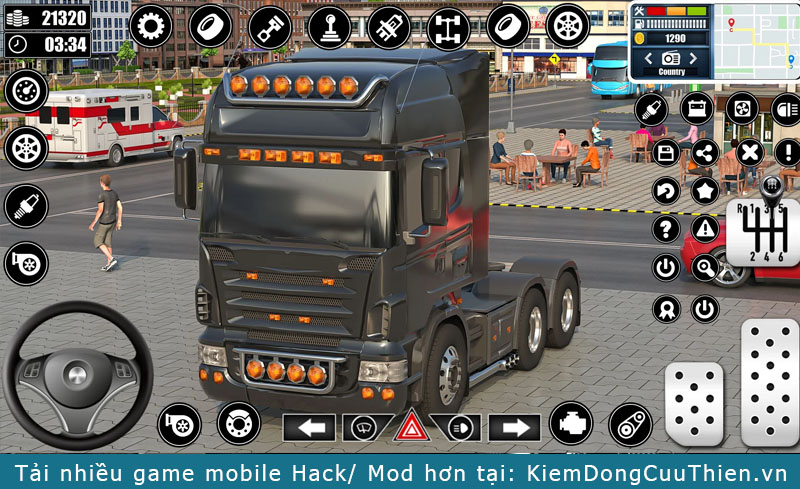Viewport: 800px width, 489px height.
Task: Click the magnifier zoom icon
Action: (705, 267)
